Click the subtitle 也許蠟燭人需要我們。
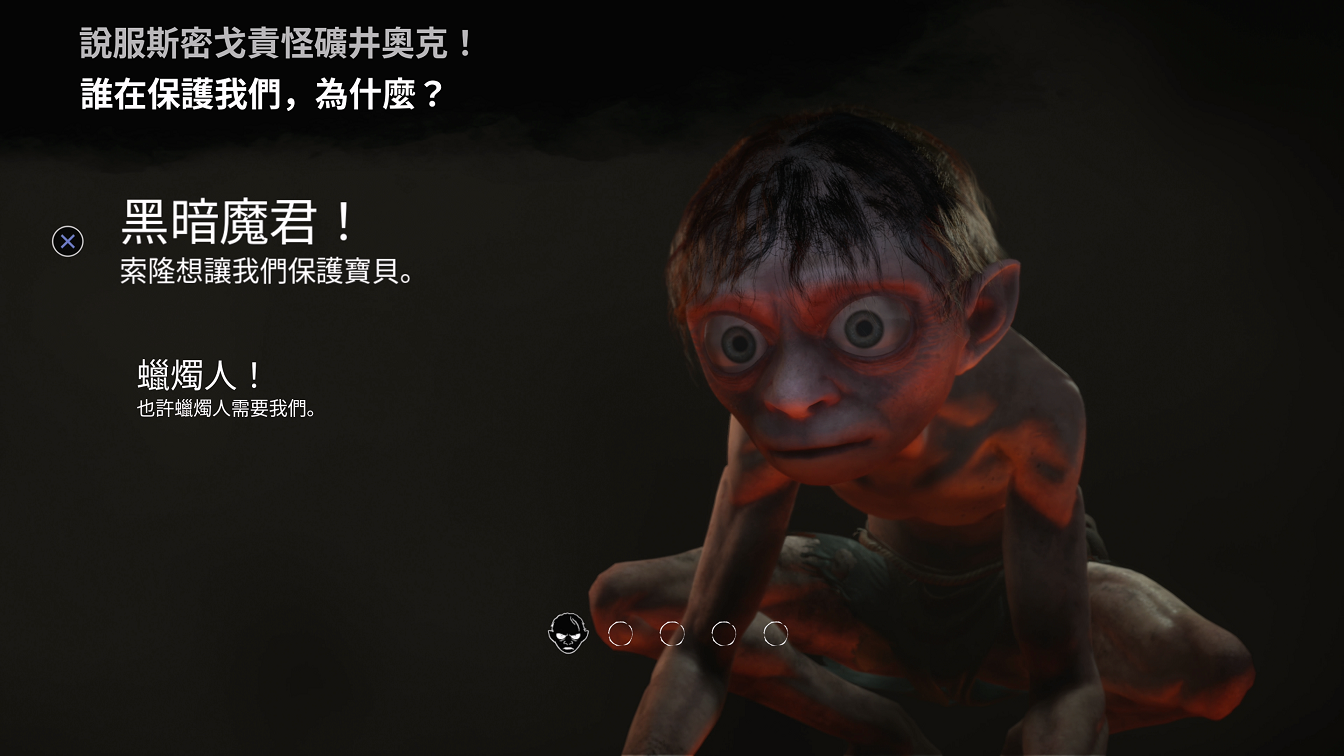 226,407
